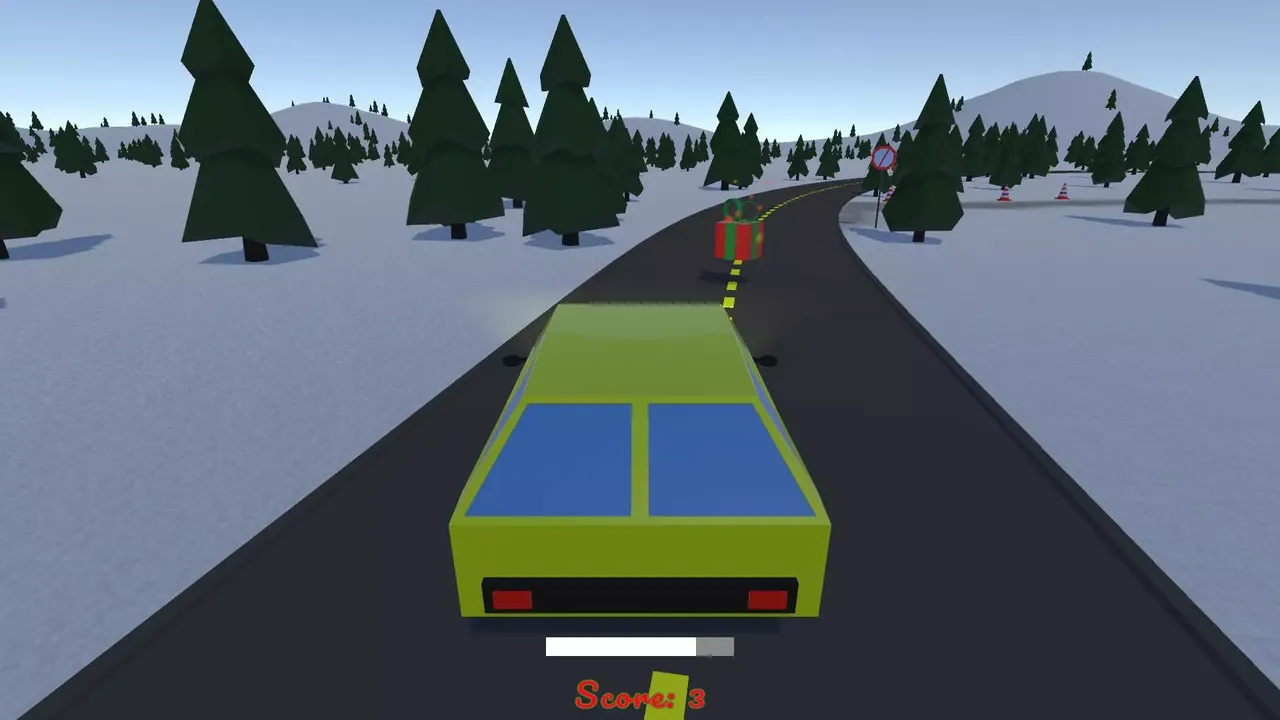Viewport: 1280px width, 720px height.
Task: Click the rightmost traffic cone
Action: [x=1063, y=192]
